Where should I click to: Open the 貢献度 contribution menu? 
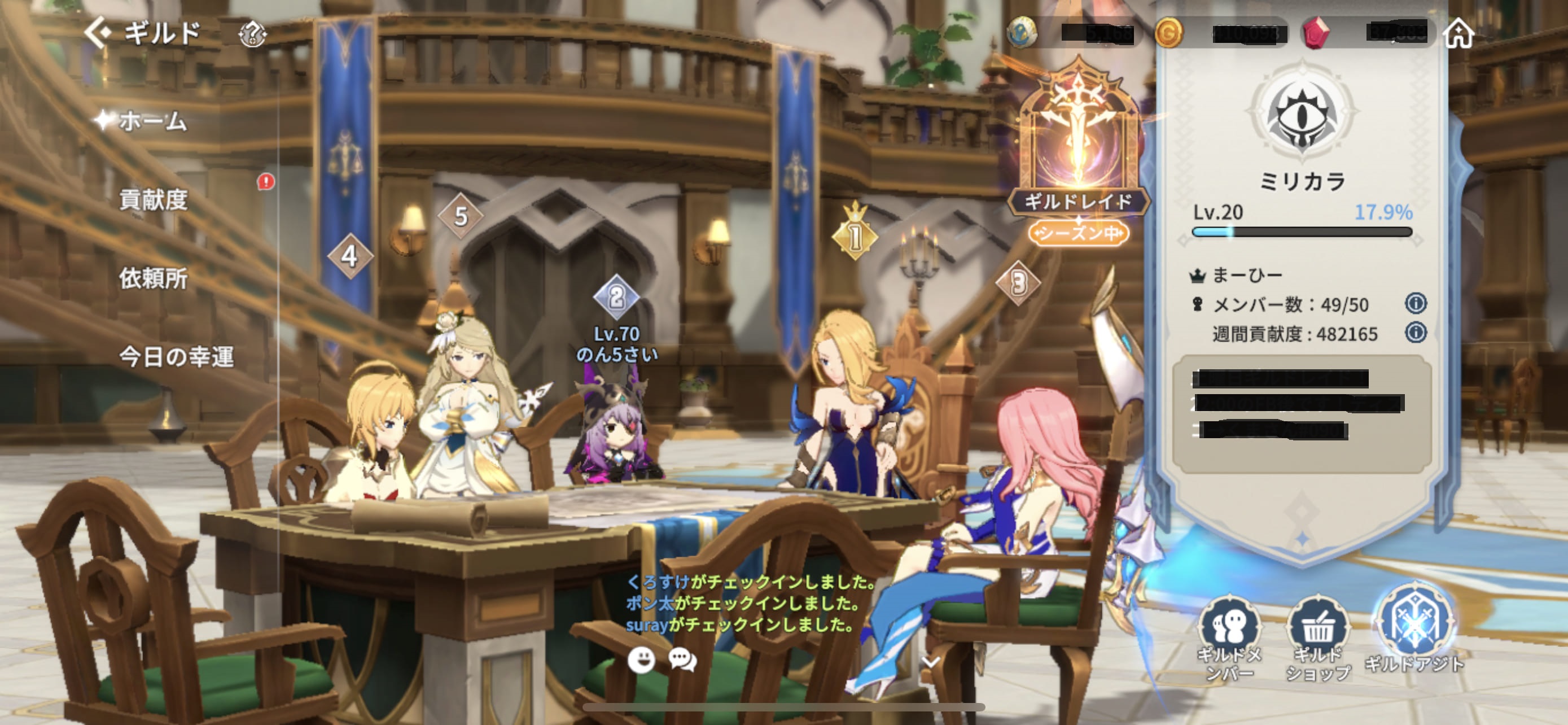154,200
